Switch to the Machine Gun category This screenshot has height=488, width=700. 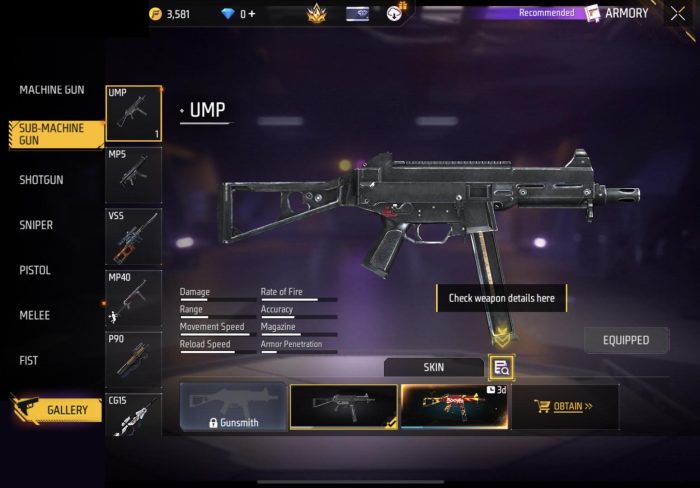click(x=52, y=90)
